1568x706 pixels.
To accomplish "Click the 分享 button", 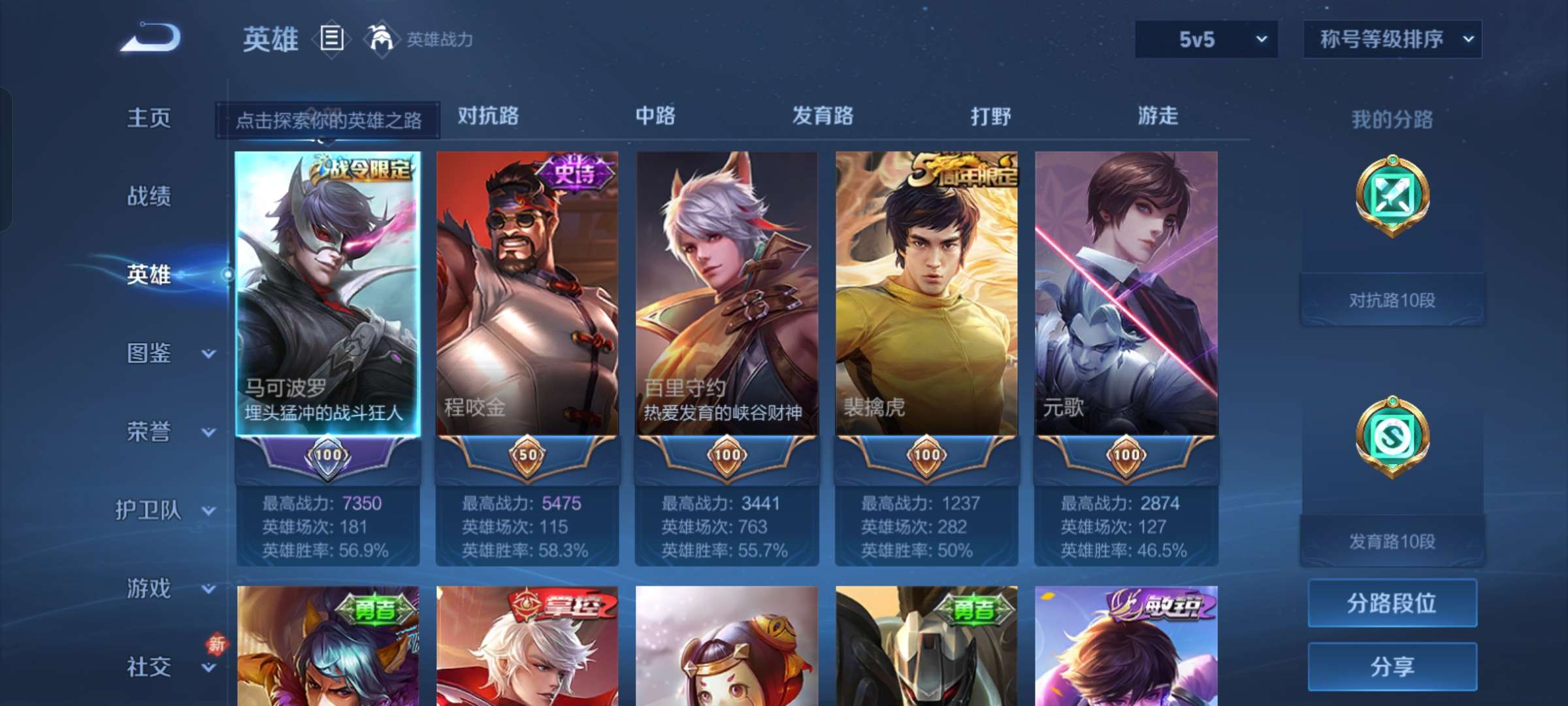I will 1392,667.
